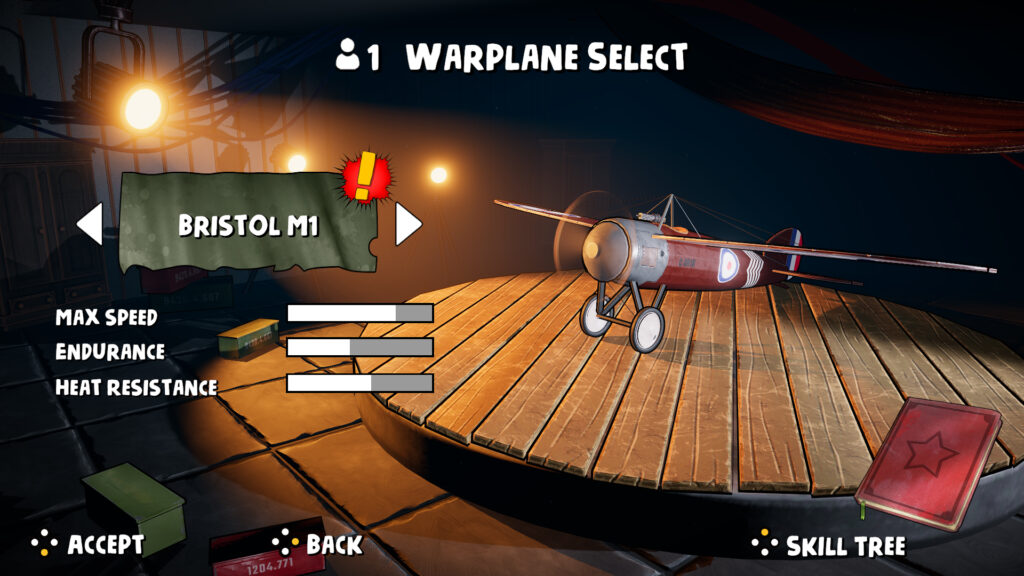This screenshot has width=1024, height=576.
Task: Click the red exclamation alert badge
Action: 368,177
